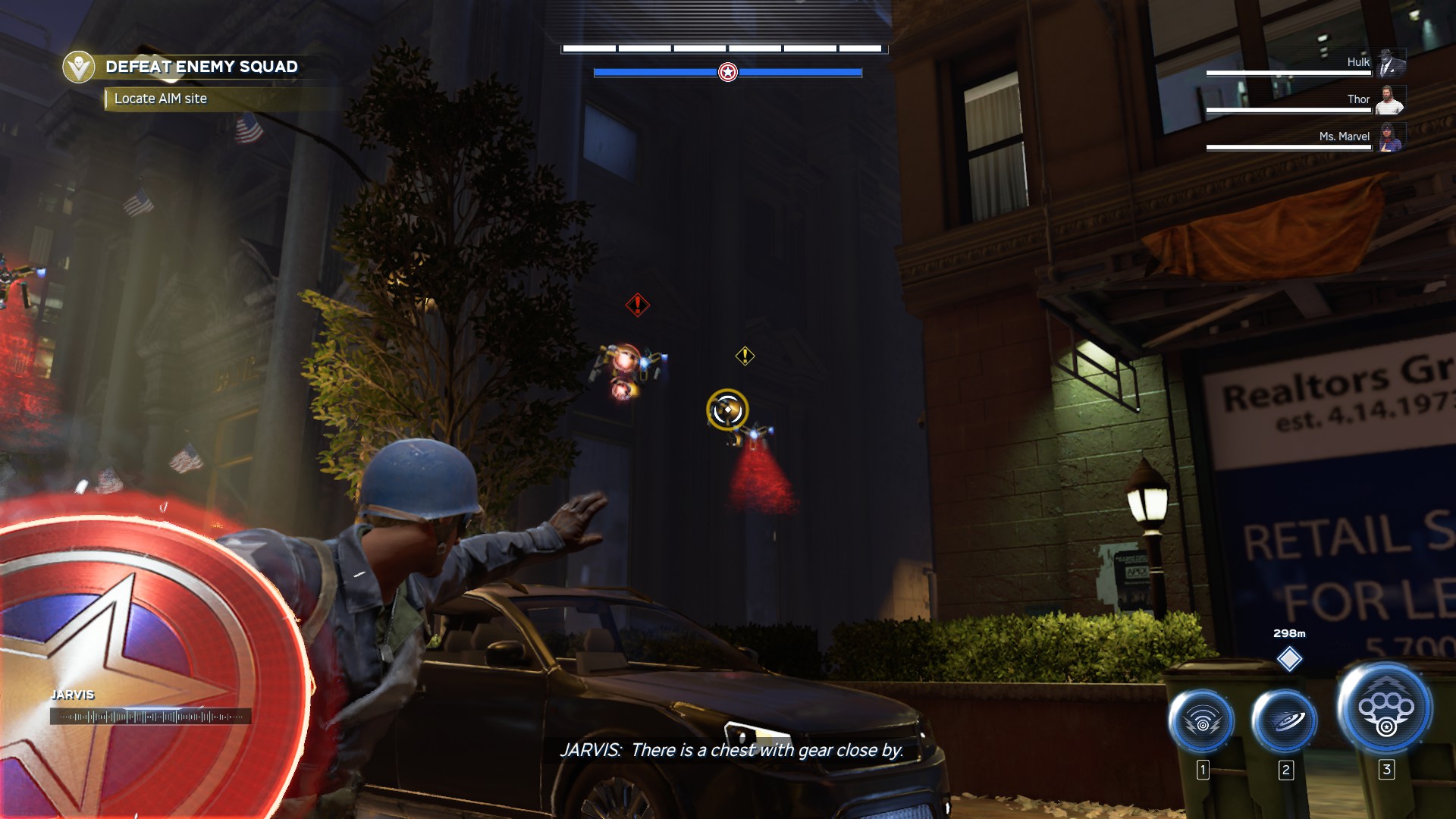
Task: Click the red enemy alert marker
Action: 638,305
